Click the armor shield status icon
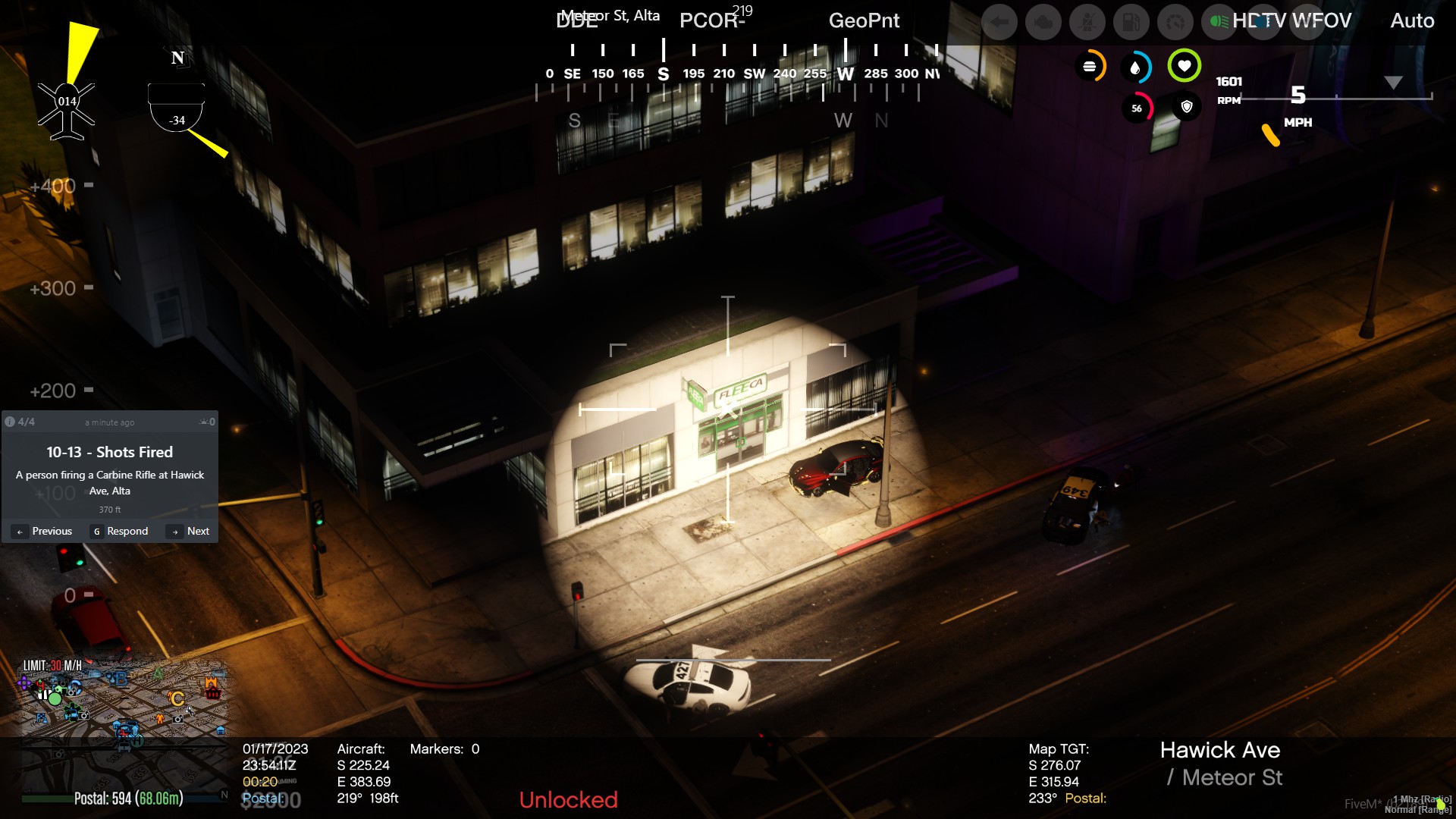 click(x=1187, y=107)
